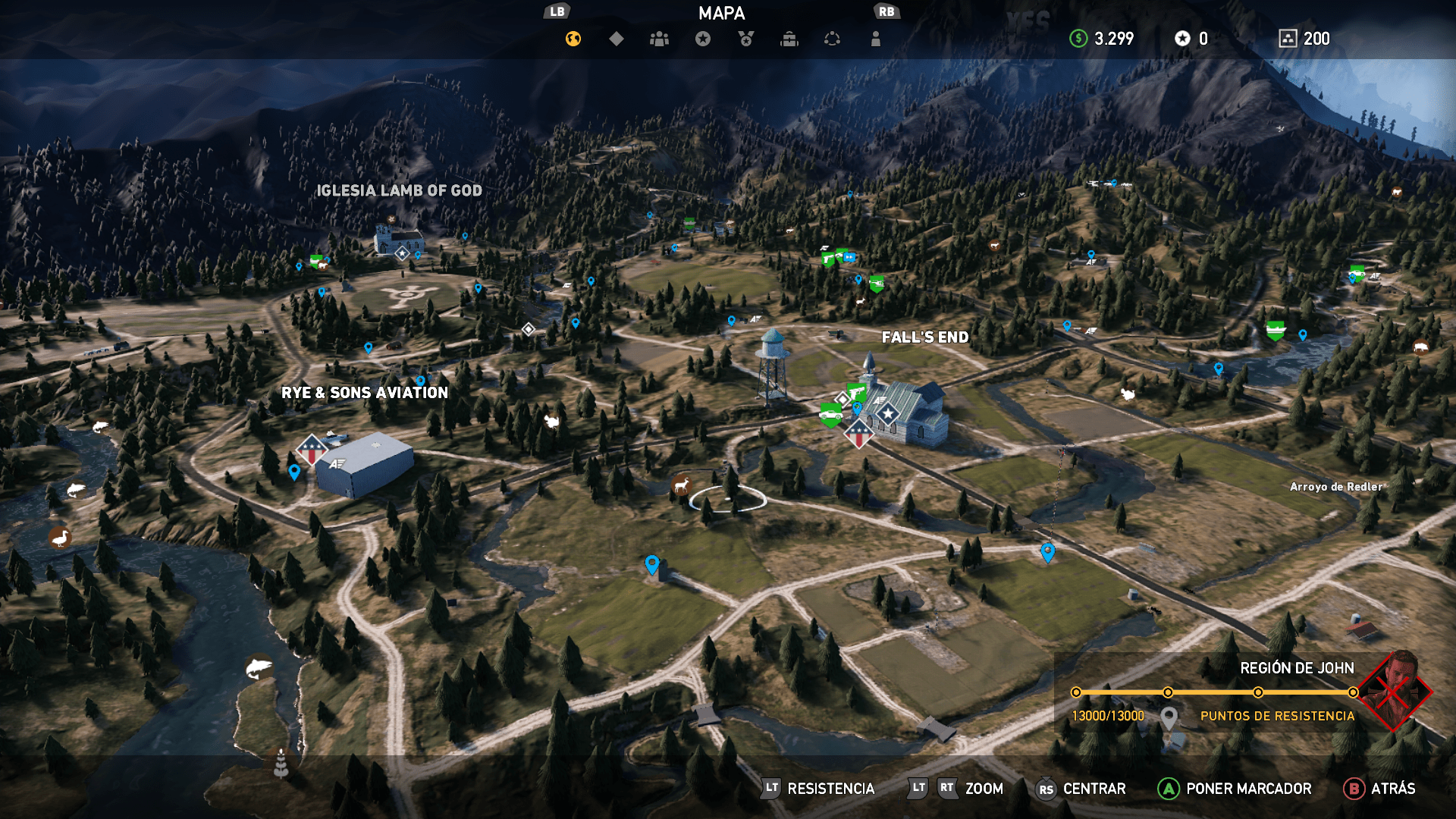Select the blue location pin beside Rye & Sons hangar
This screenshot has height=819, width=1456.
(294, 472)
